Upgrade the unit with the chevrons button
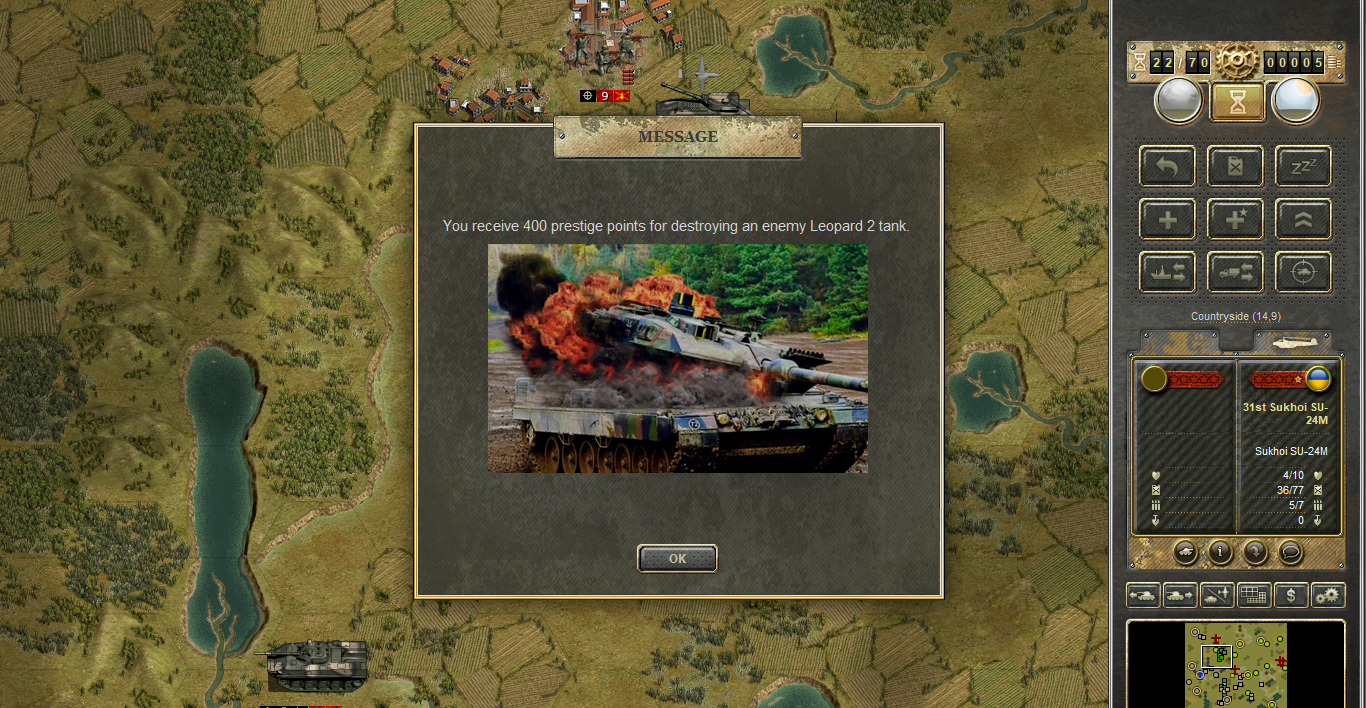The width and height of the screenshot is (1366, 708). pyautogui.click(x=1303, y=219)
